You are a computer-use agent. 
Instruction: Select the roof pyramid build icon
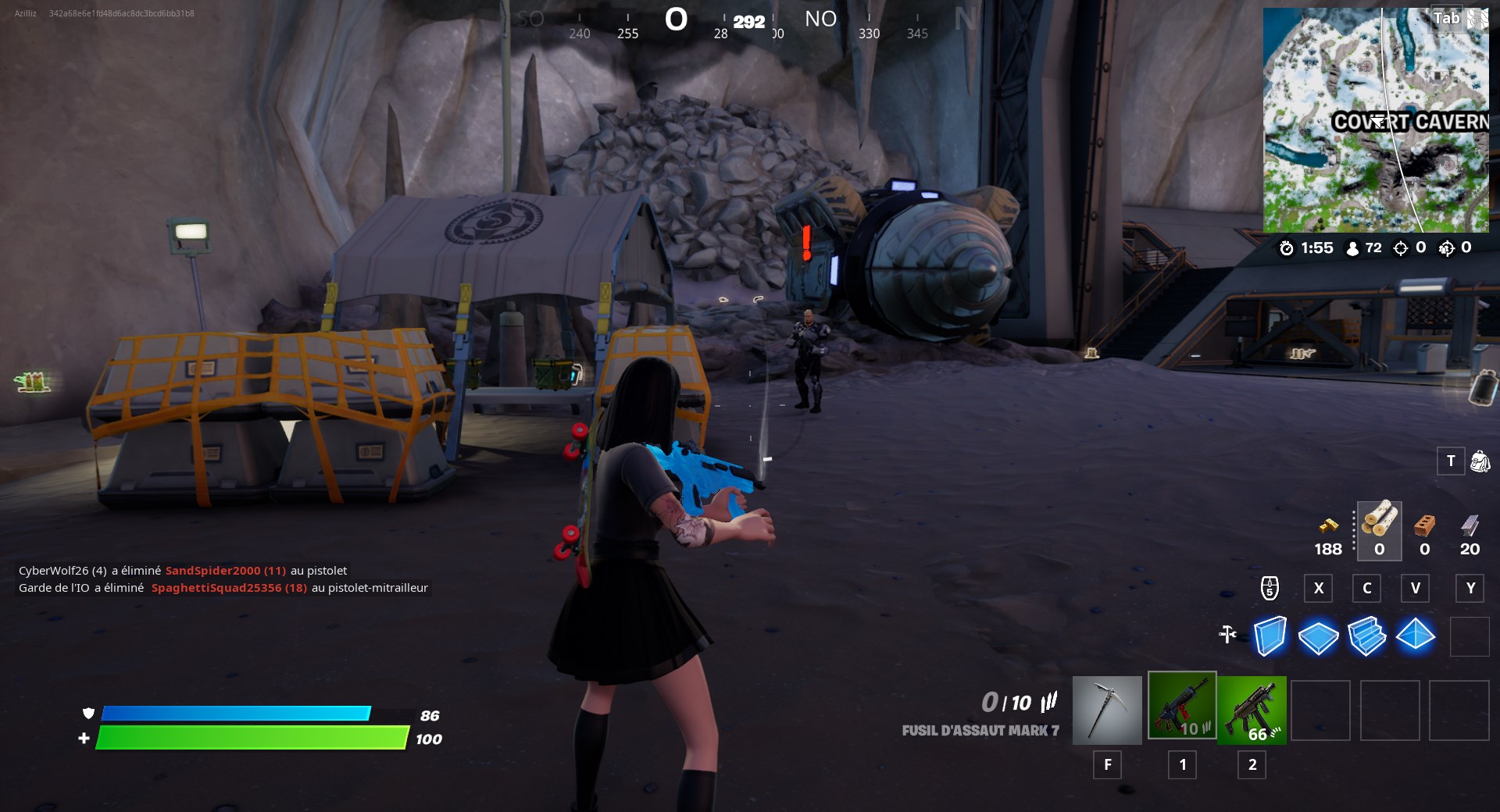tap(1416, 636)
